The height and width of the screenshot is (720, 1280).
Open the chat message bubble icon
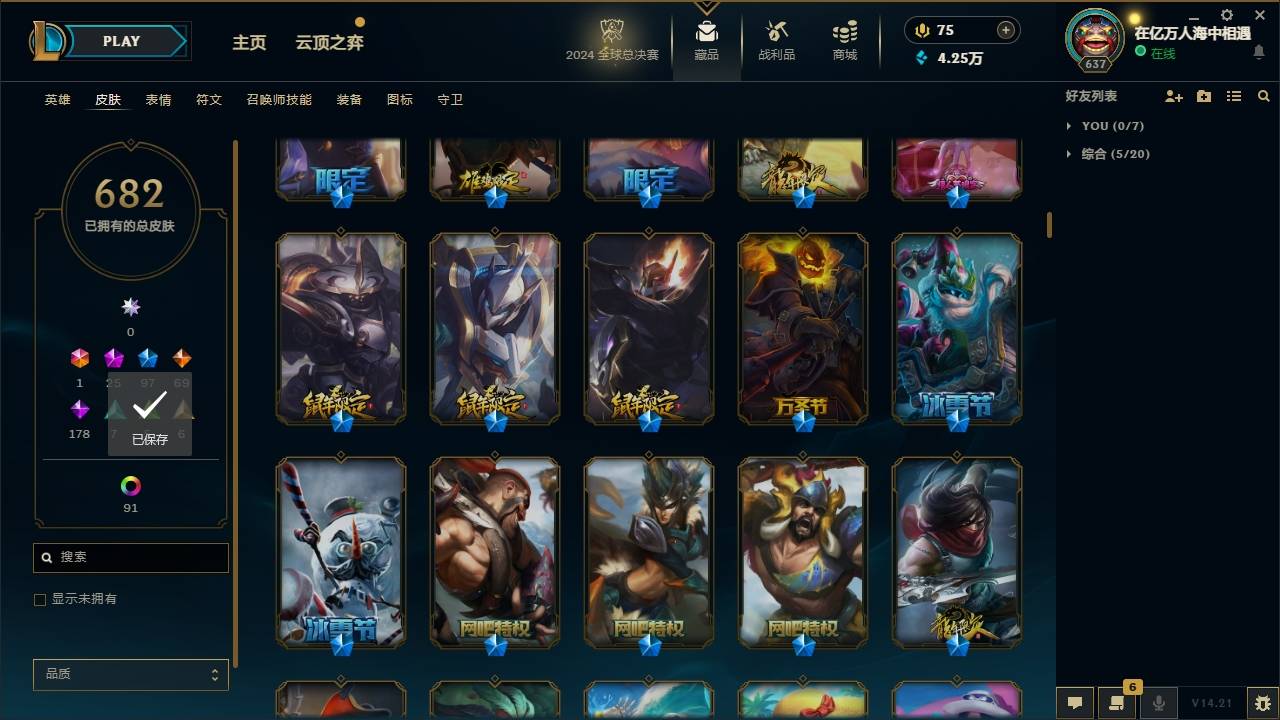tap(1074, 703)
